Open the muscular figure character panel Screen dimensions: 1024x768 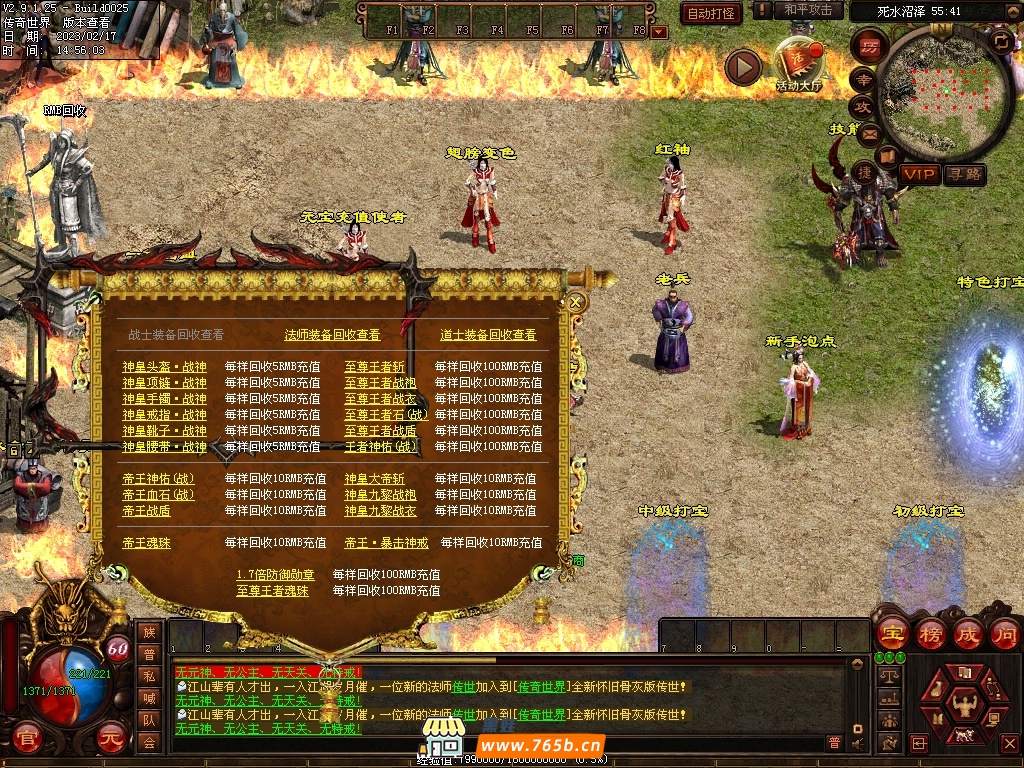[x=964, y=700]
